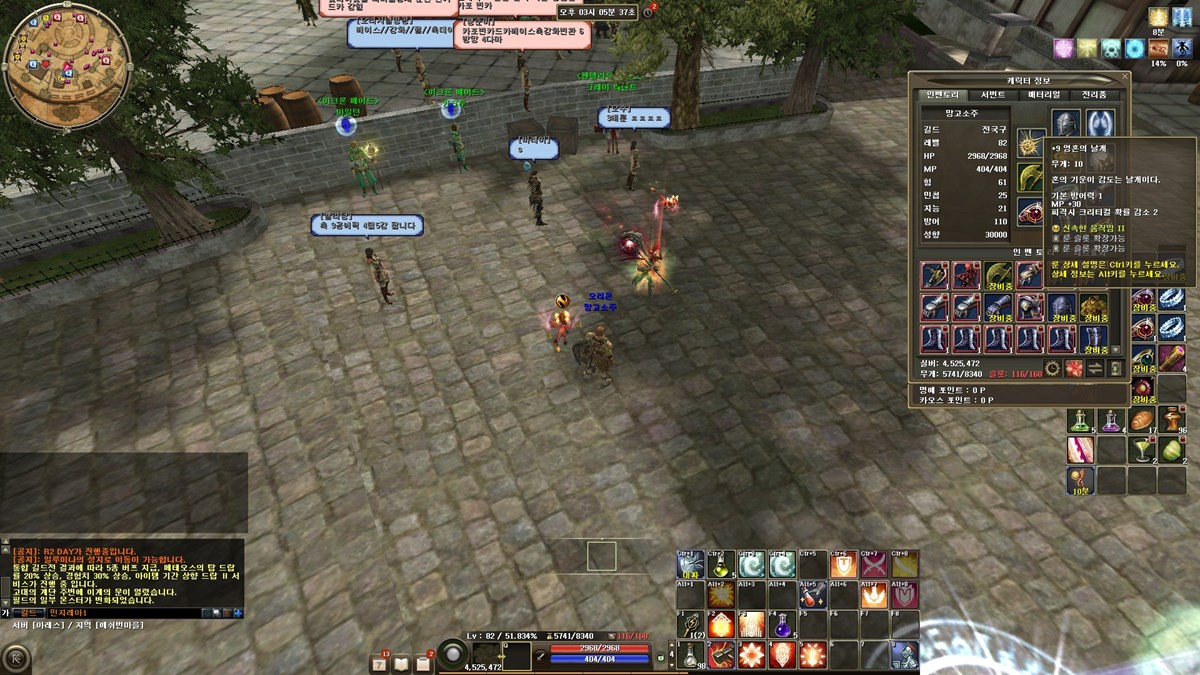1200x675 pixels.
Task: Click the equipped golden sun emblem slot
Action: [x=1030, y=143]
